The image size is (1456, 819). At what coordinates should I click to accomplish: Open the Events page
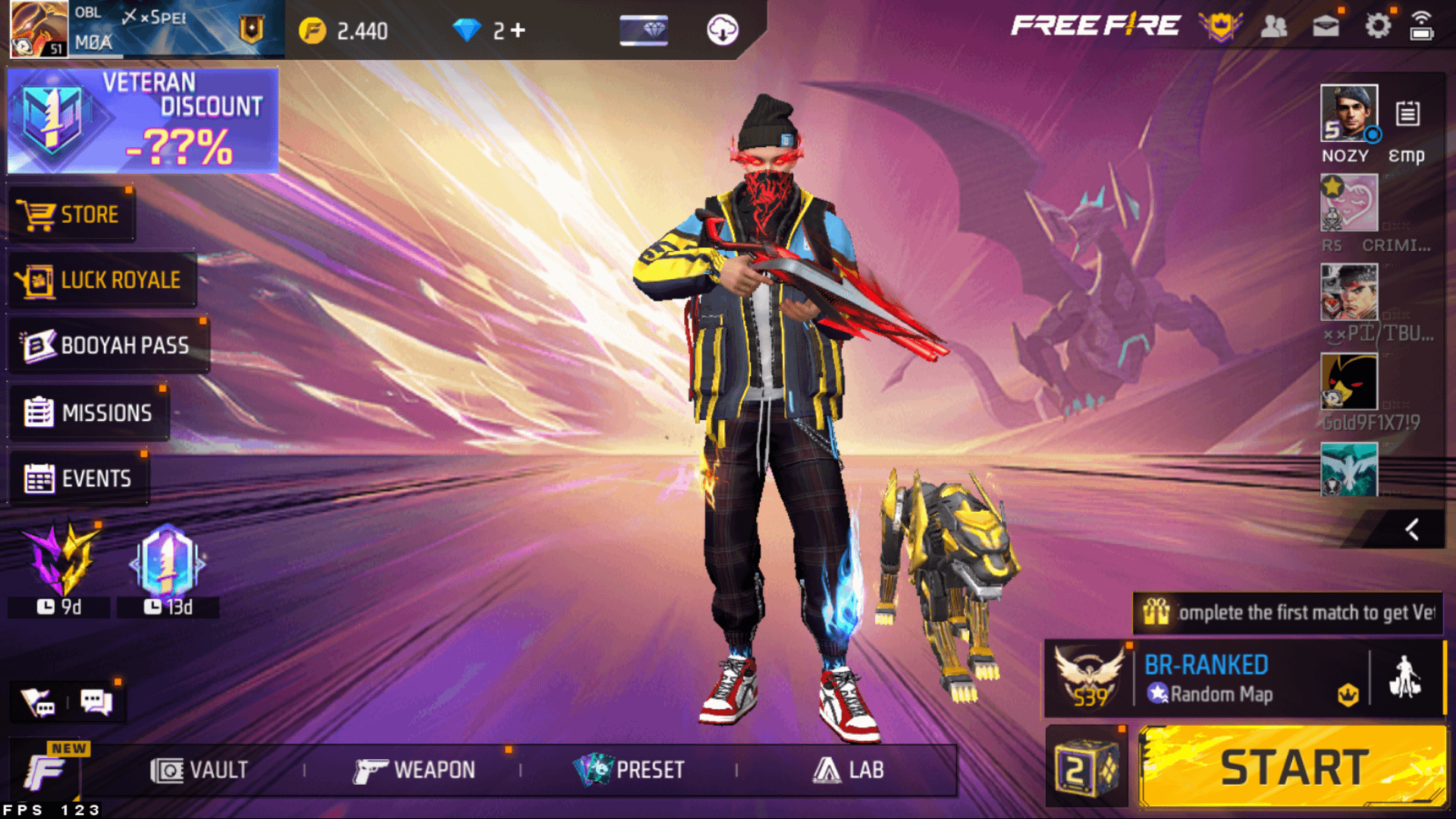click(x=78, y=479)
